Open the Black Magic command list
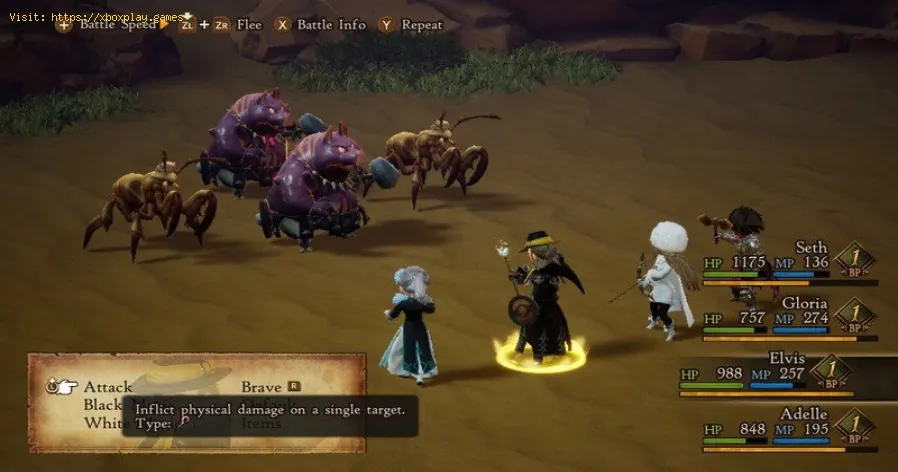 pyautogui.click(x=104, y=404)
